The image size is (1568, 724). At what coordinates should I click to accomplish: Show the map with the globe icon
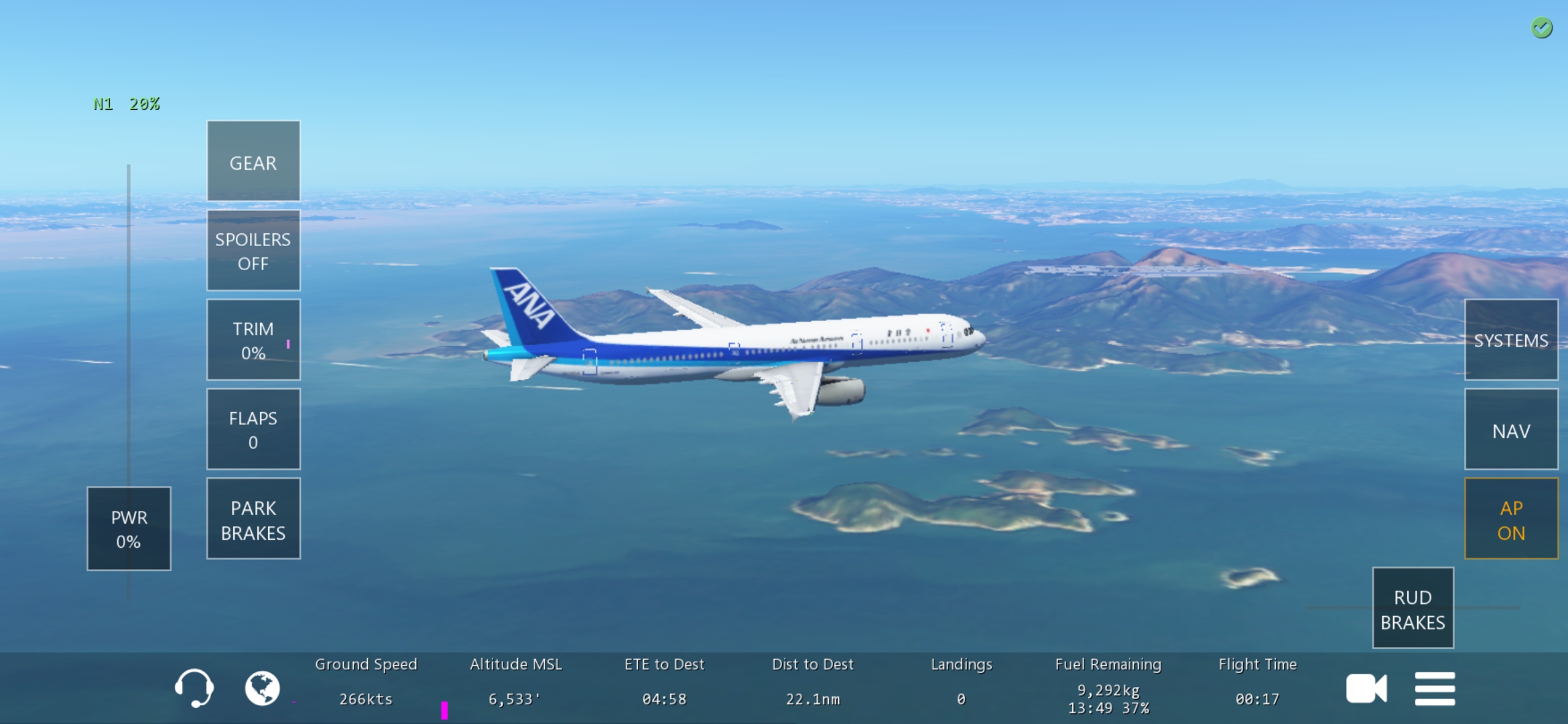point(262,688)
